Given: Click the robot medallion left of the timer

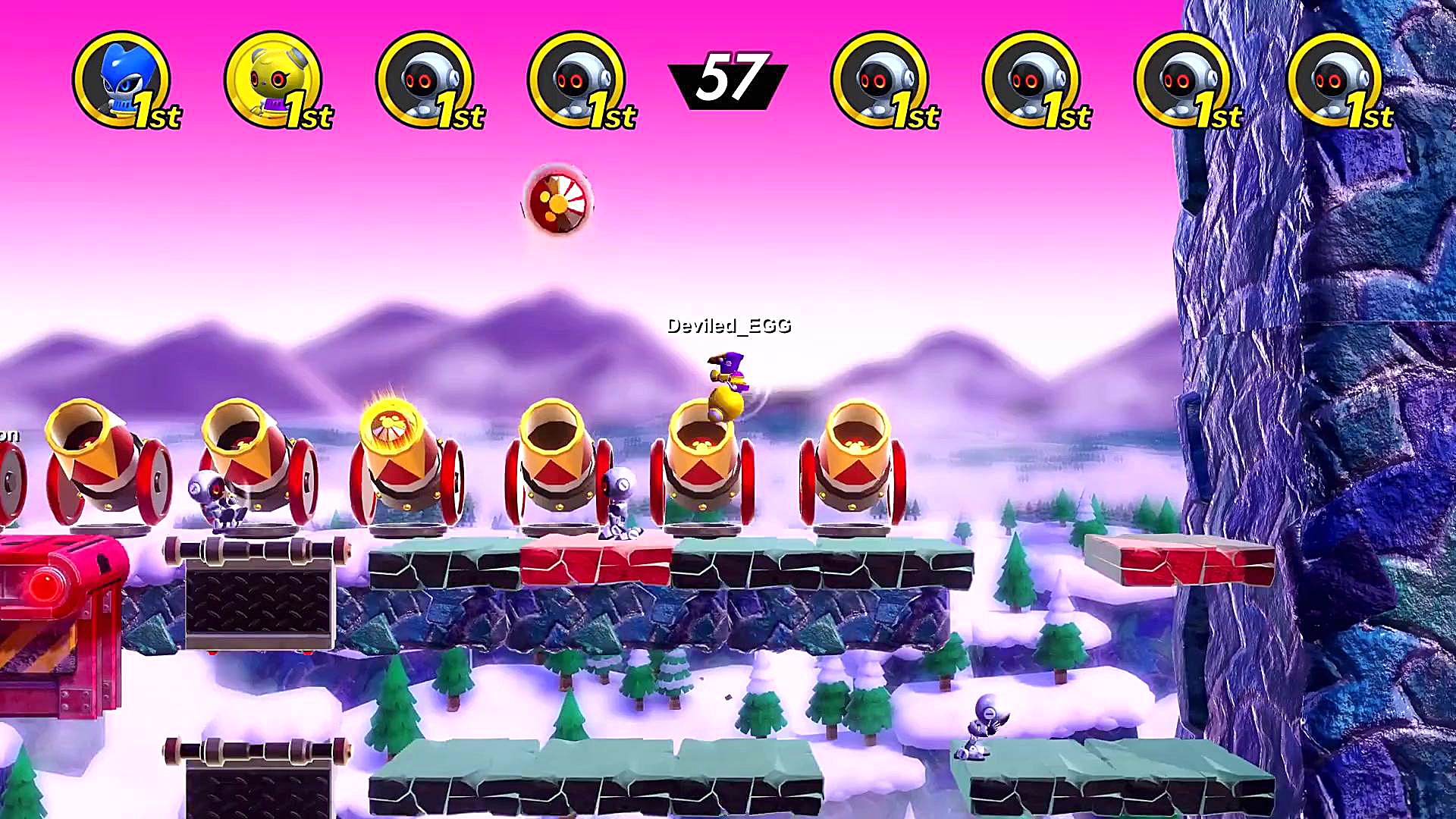Looking at the screenshot, I should (x=578, y=80).
